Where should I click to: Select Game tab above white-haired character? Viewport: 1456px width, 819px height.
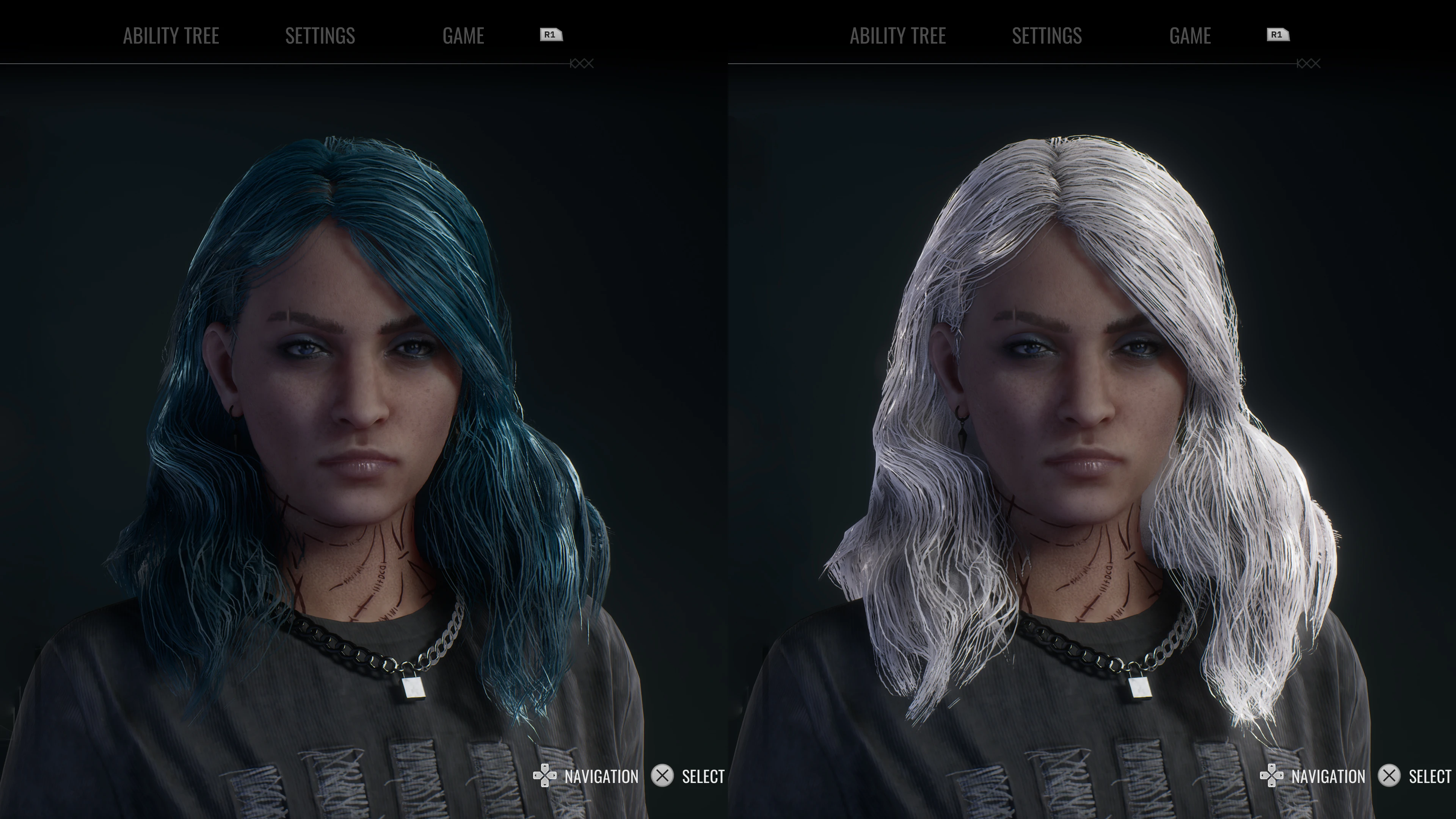1190,36
